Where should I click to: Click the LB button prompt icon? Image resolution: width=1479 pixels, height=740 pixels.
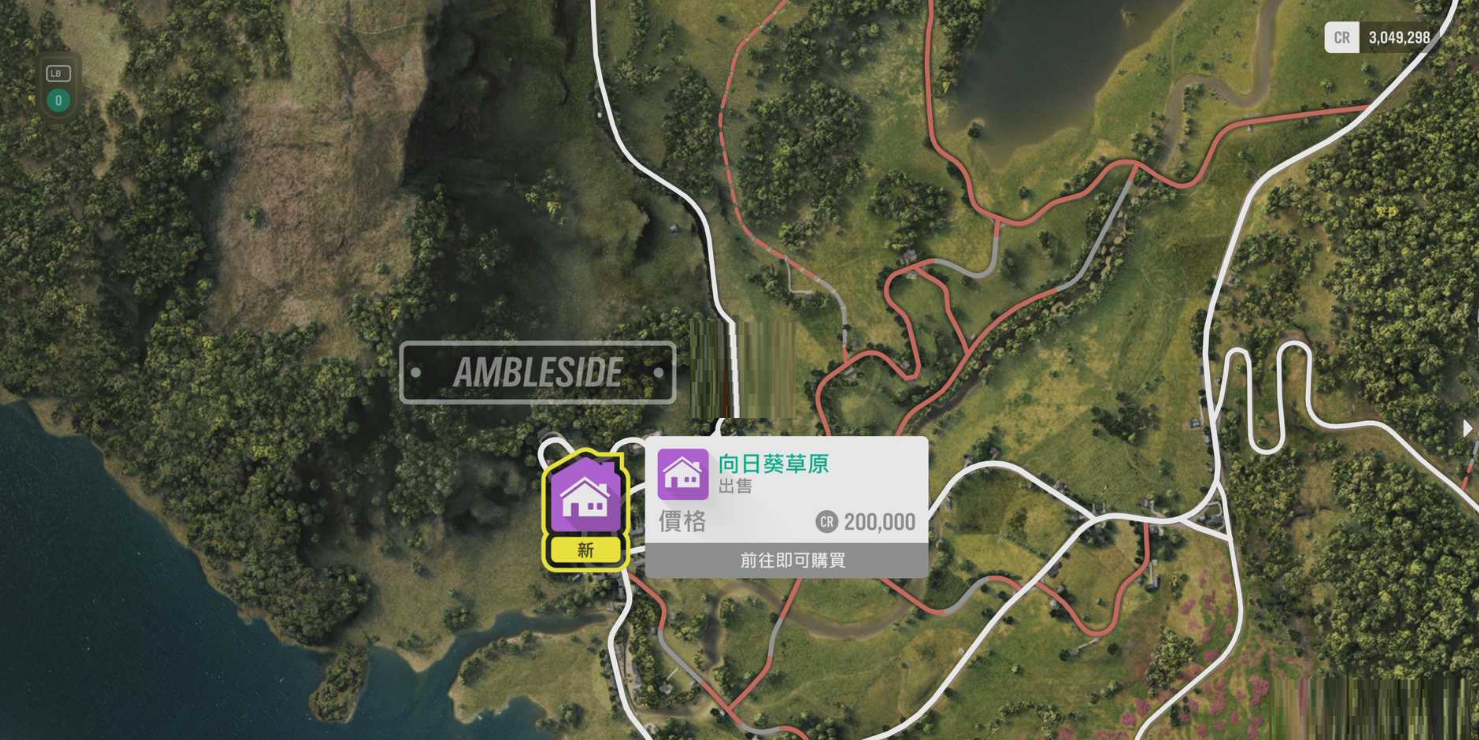(57, 72)
